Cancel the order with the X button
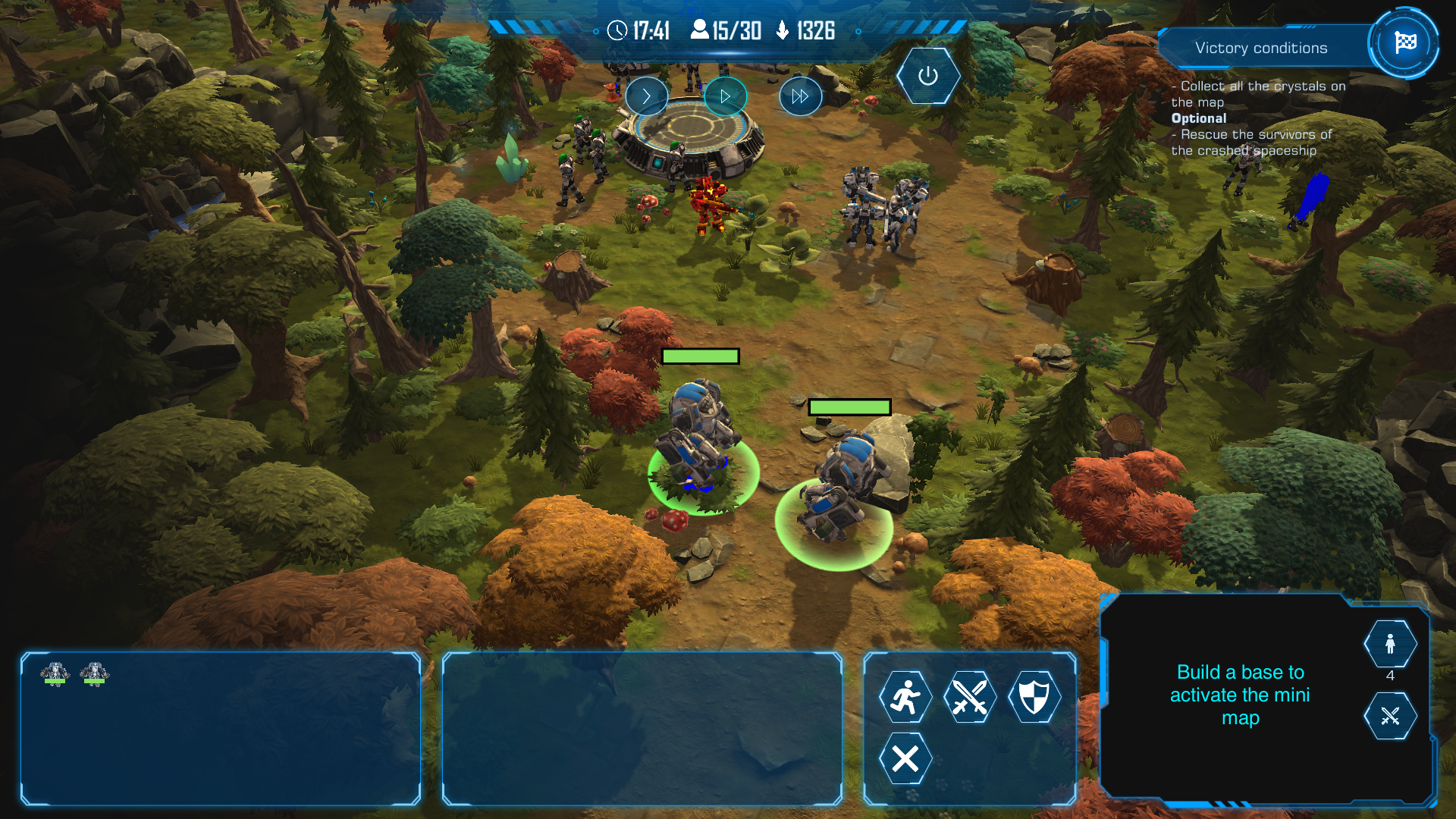Image resolution: width=1456 pixels, height=819 pixels. (x=905, y=758)
